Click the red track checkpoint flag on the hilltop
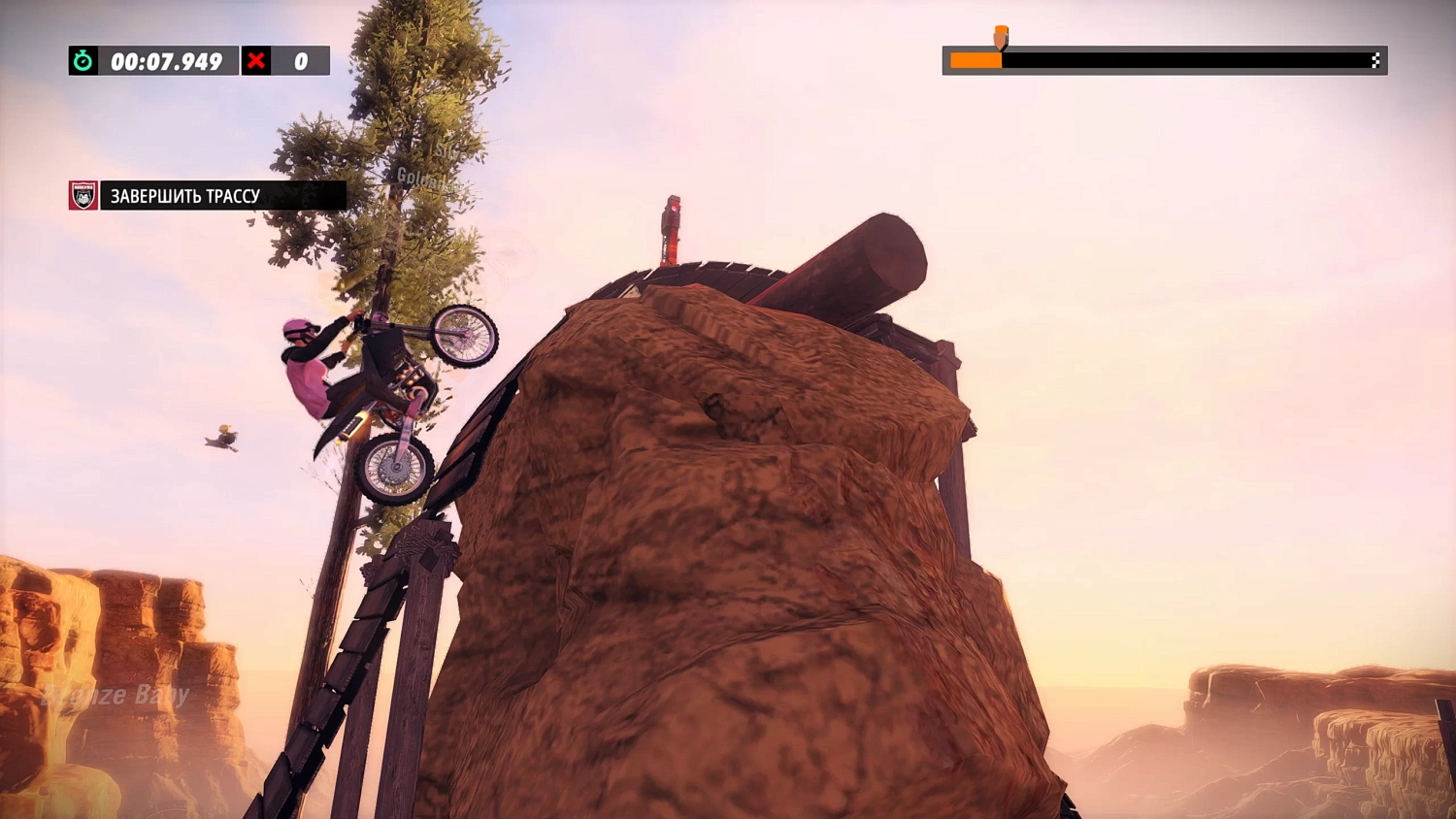The image size is (1456, 819). [x=672, y=223]
